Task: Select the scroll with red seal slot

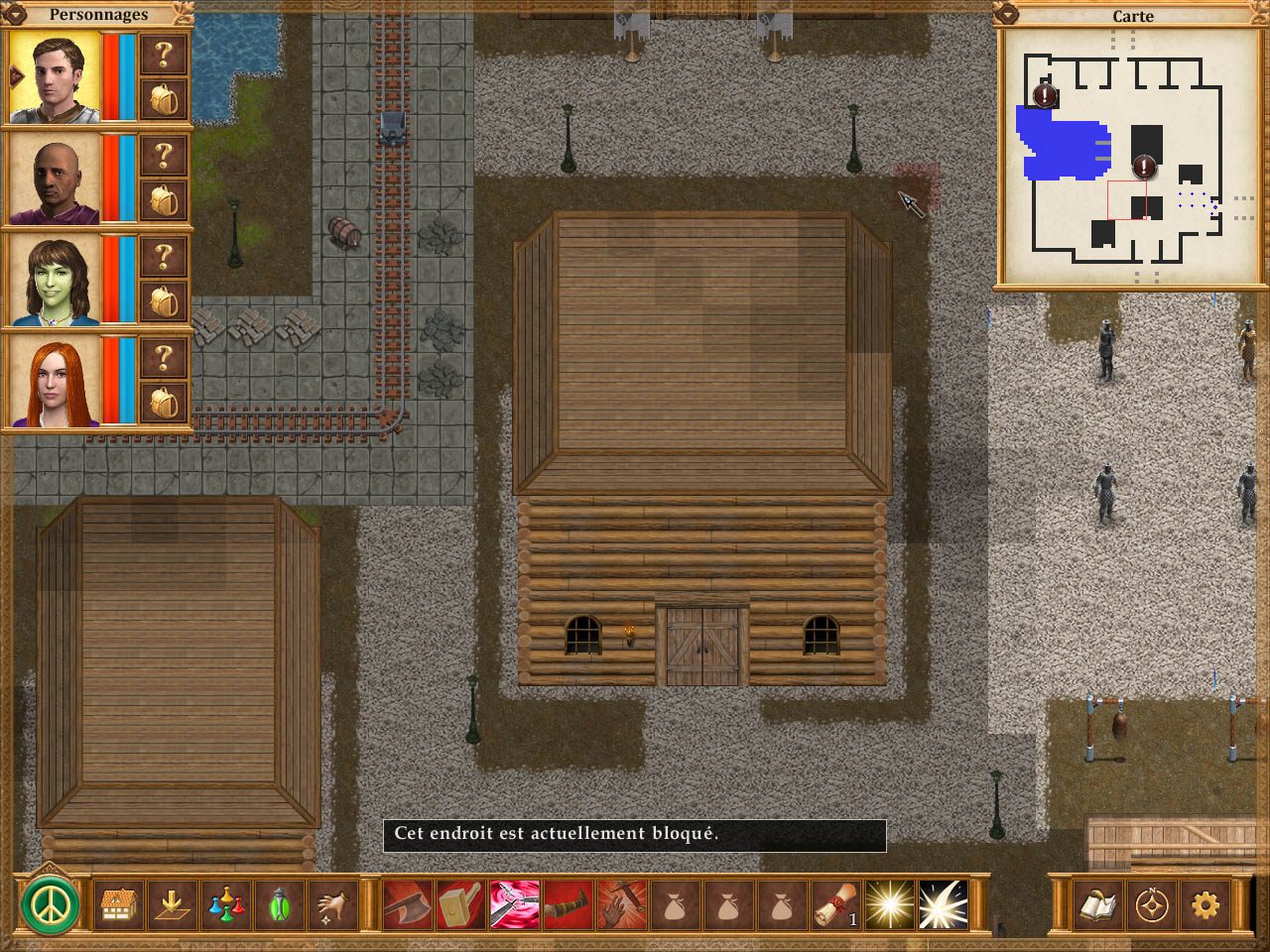Action: tap(835, 904)
